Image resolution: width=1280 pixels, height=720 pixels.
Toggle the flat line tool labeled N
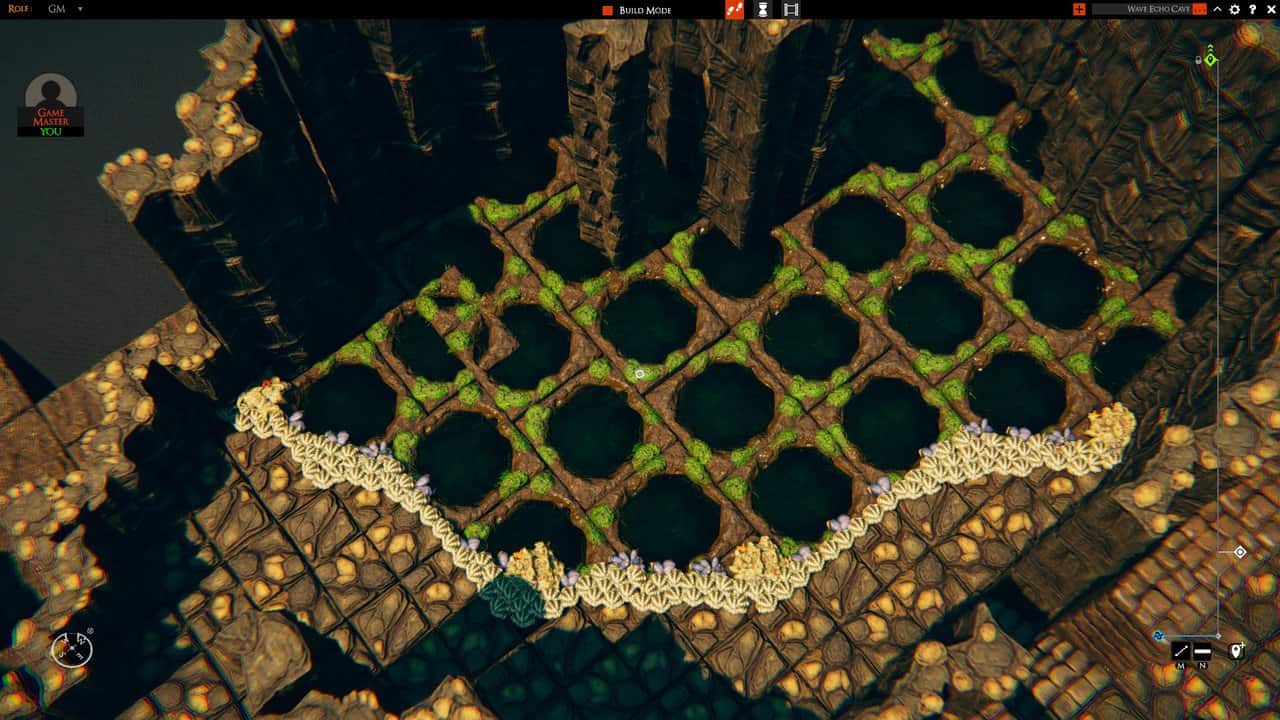click(x=1202, y=651)
